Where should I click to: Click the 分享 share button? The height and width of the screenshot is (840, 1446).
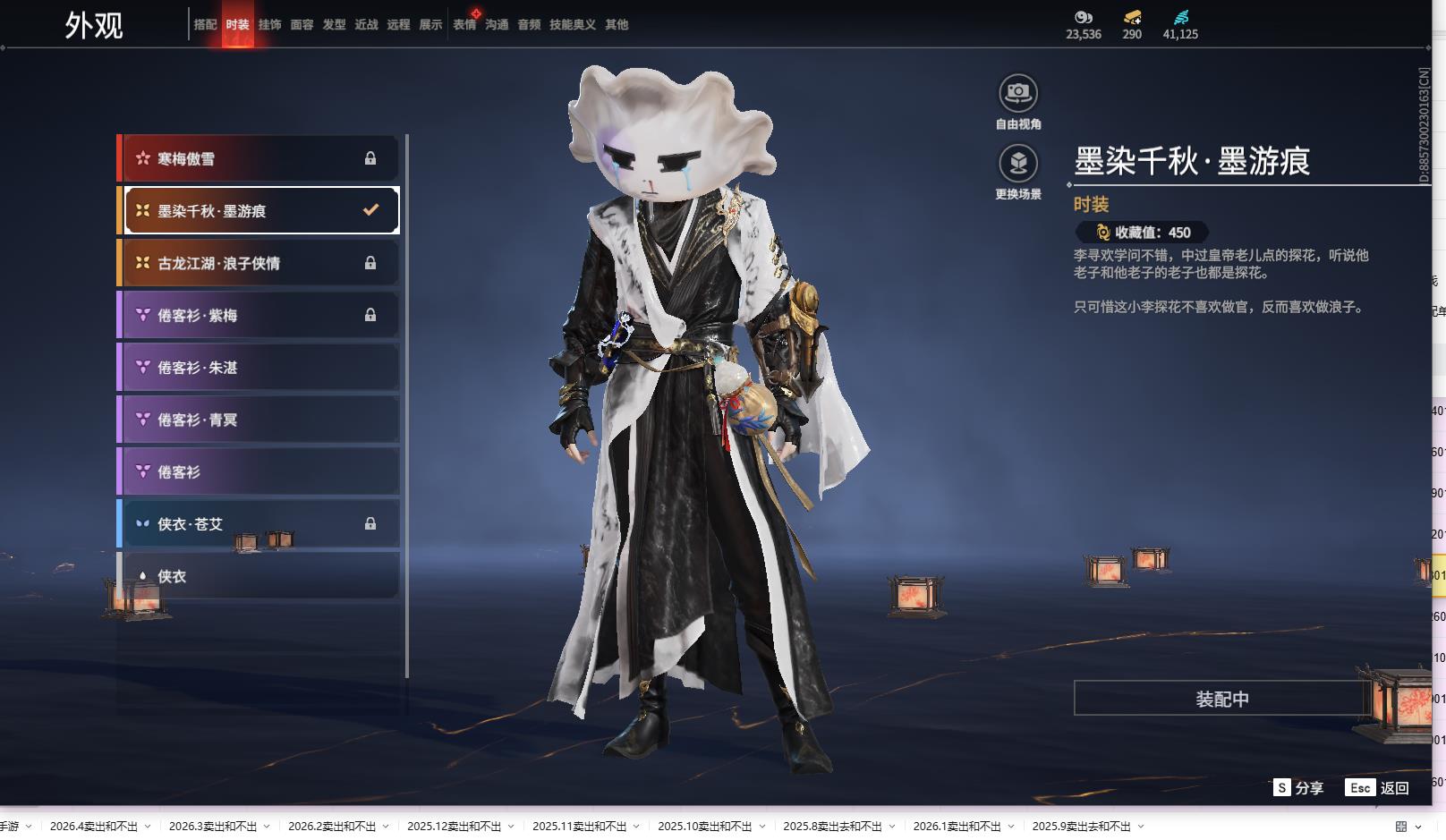click(1298, 788)
